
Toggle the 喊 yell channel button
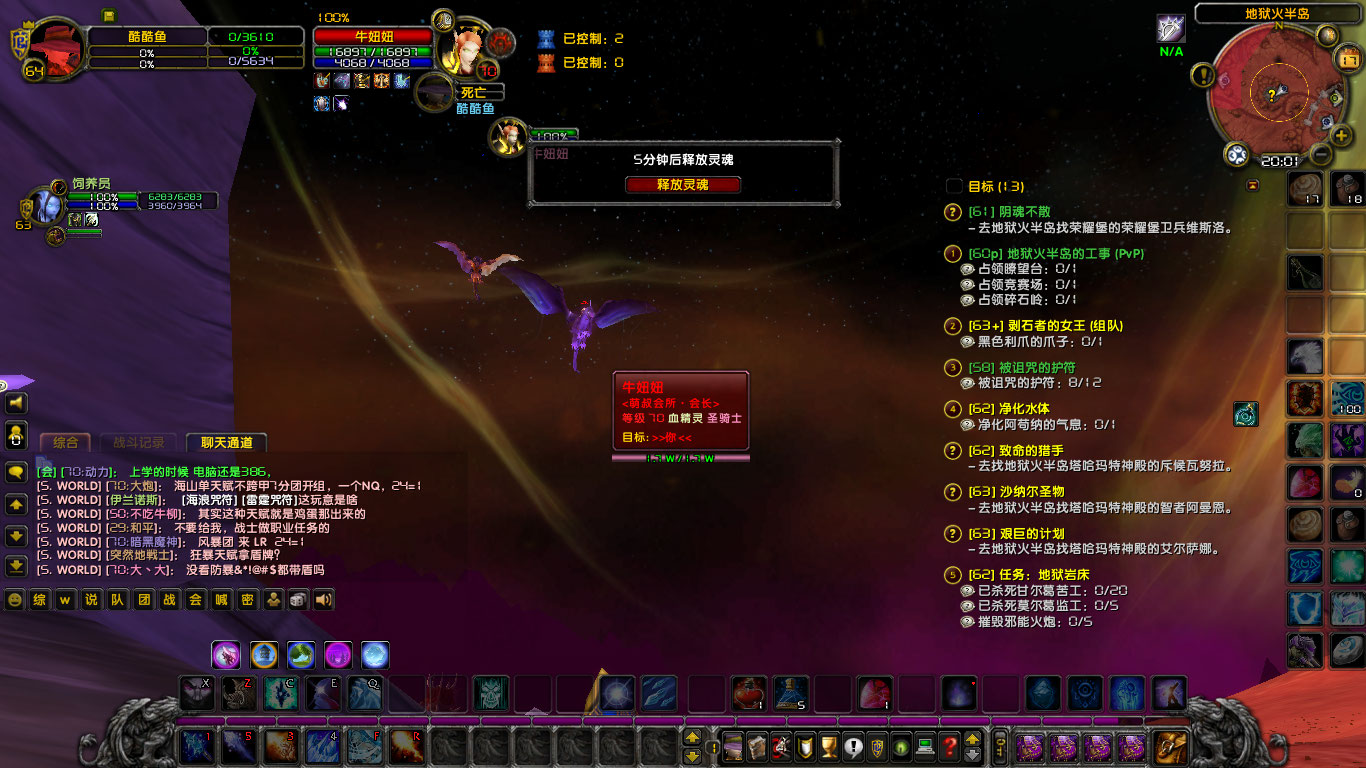pos(220,599)
